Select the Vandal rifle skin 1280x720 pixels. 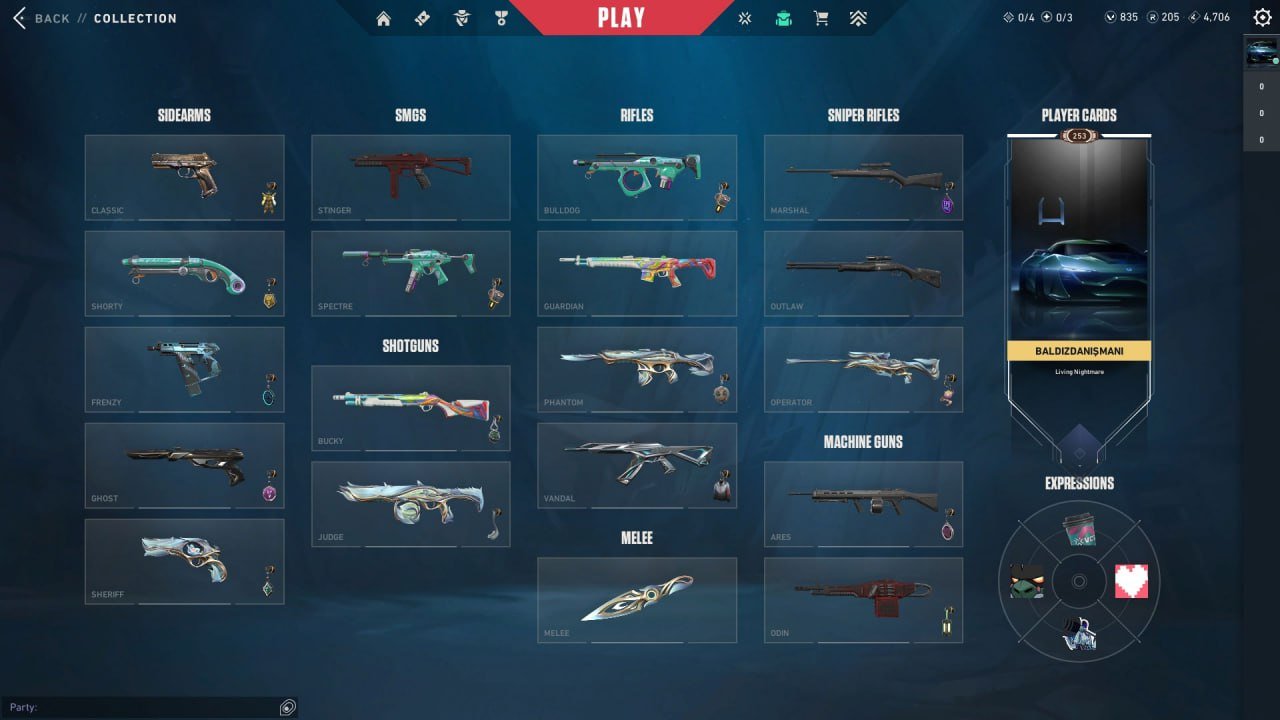coord(637,464)
